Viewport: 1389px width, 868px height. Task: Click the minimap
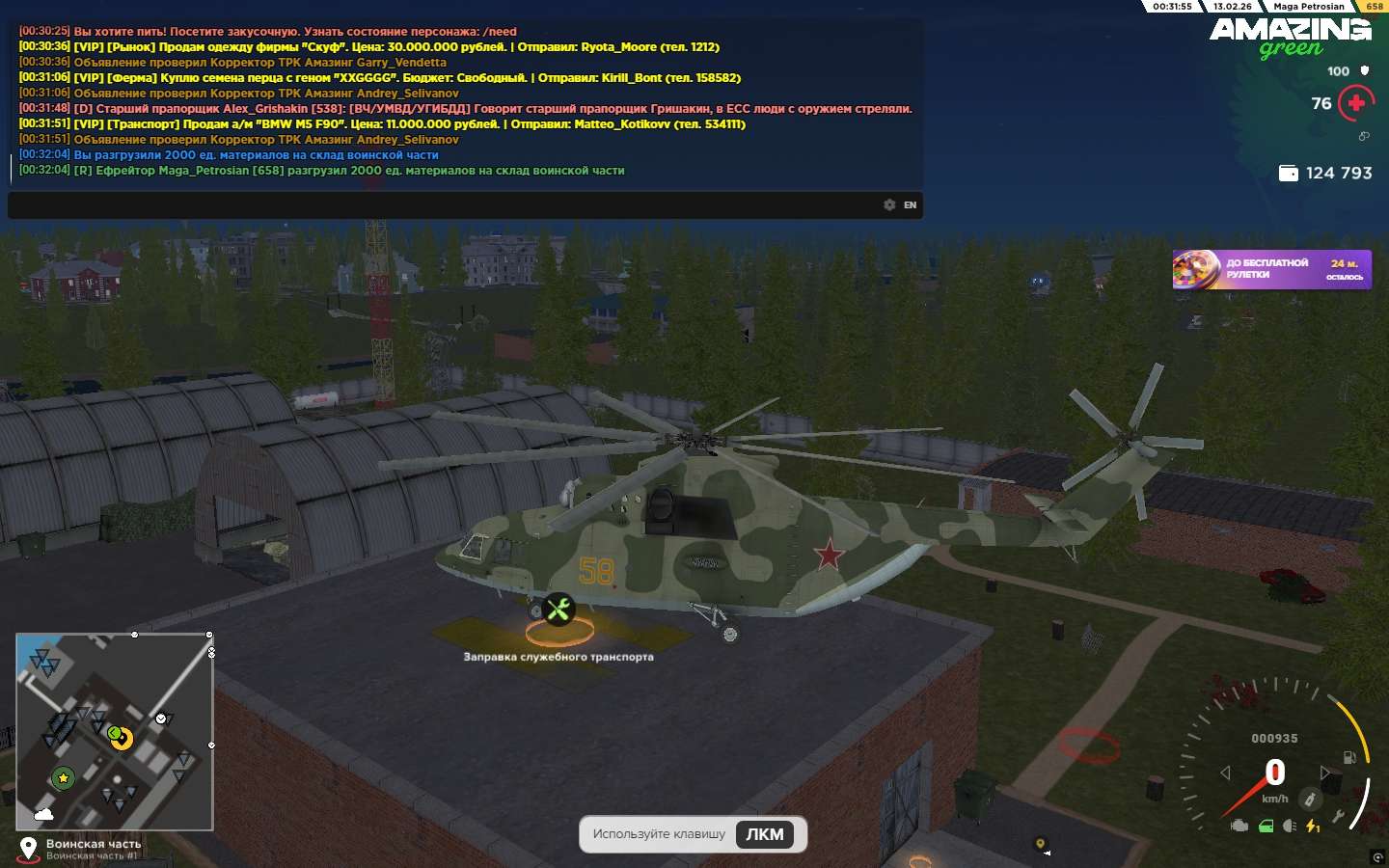click(114, 731)
